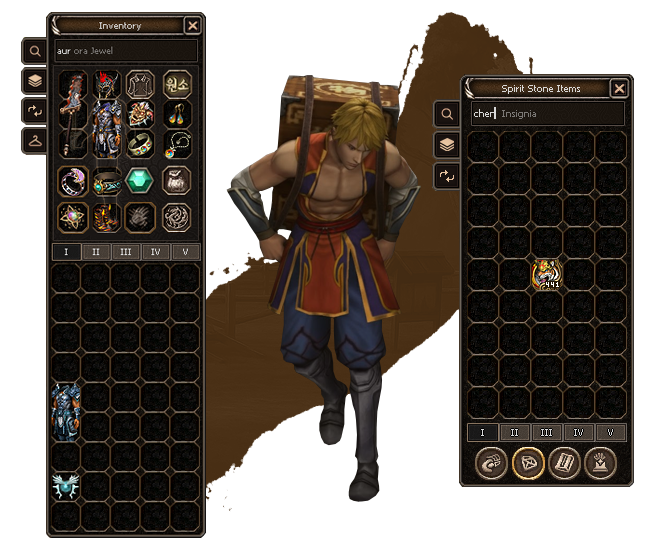655x549 pixels.
Task: Open Inventory page V
Action: point(186,252)
